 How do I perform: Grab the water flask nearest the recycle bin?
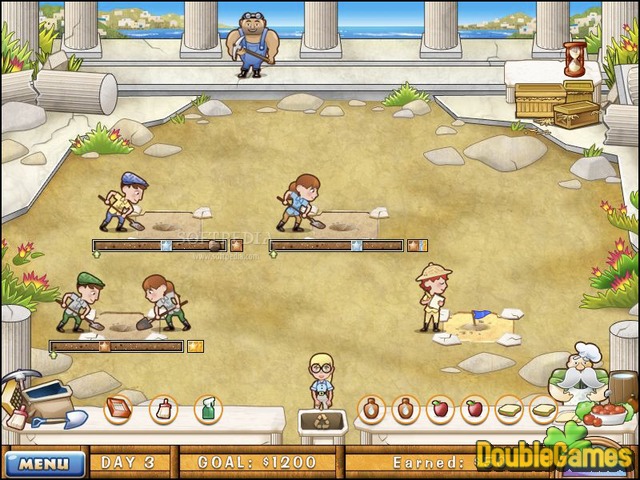pos(372,409)
